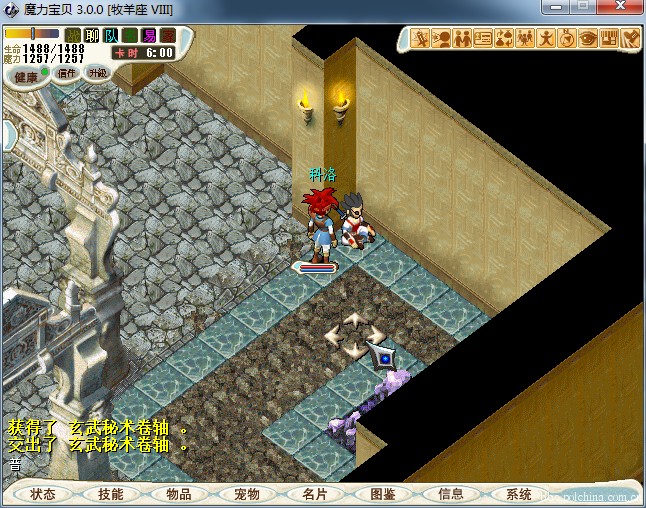
Task: Open the 宠物 (Pets) menu
Action: pos(247,494)
